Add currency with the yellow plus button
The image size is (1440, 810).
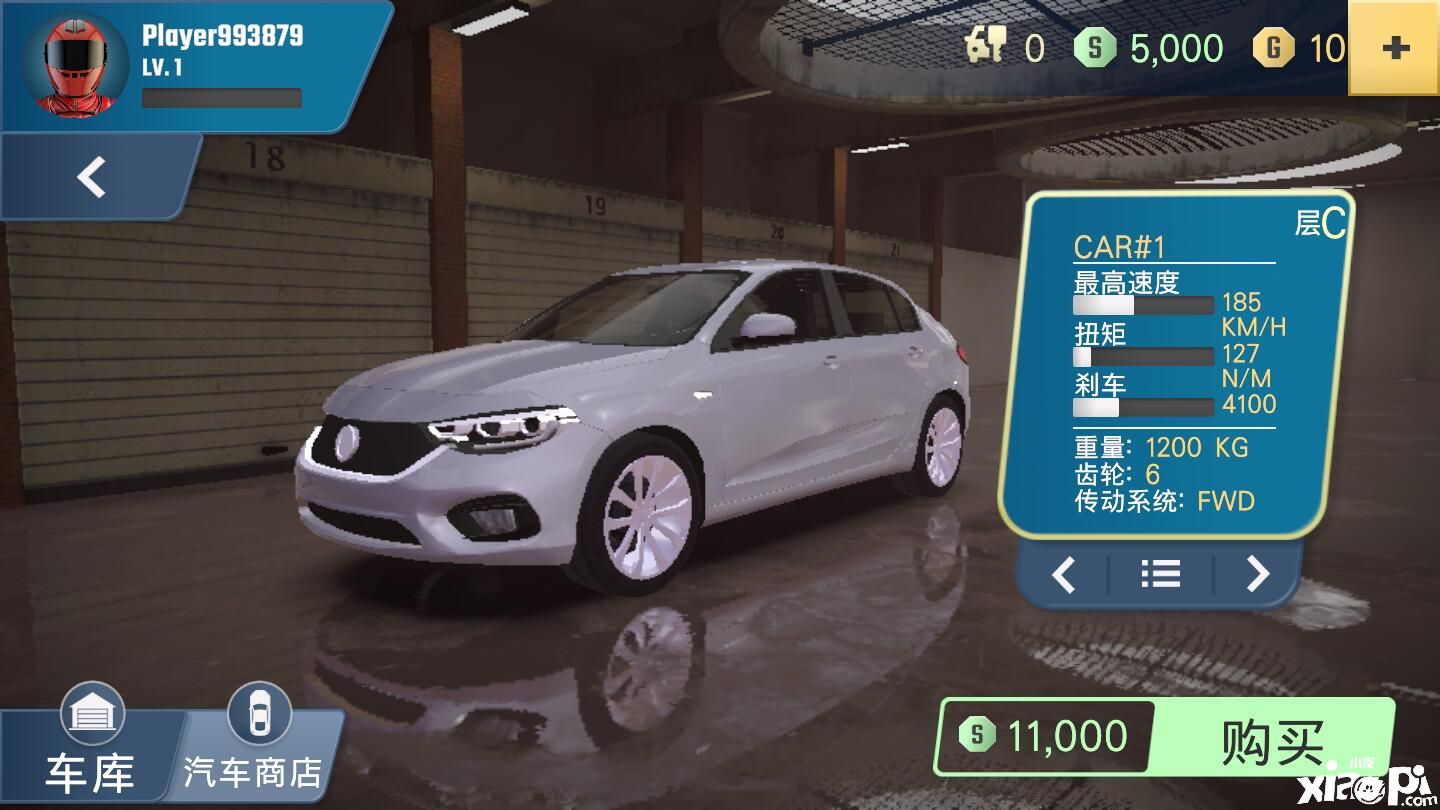pyautogui.click(x=1394, y=48)
